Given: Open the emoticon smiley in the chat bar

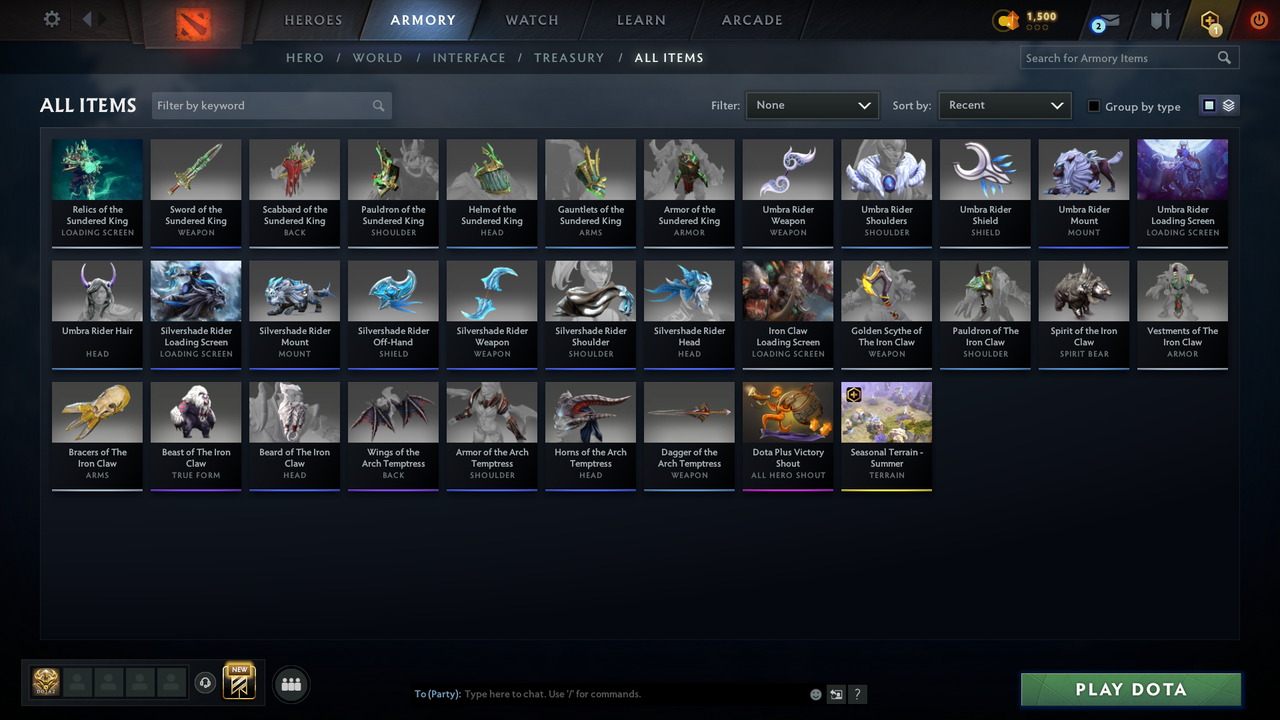Looking at the screenshot, I should coord(815,693).
